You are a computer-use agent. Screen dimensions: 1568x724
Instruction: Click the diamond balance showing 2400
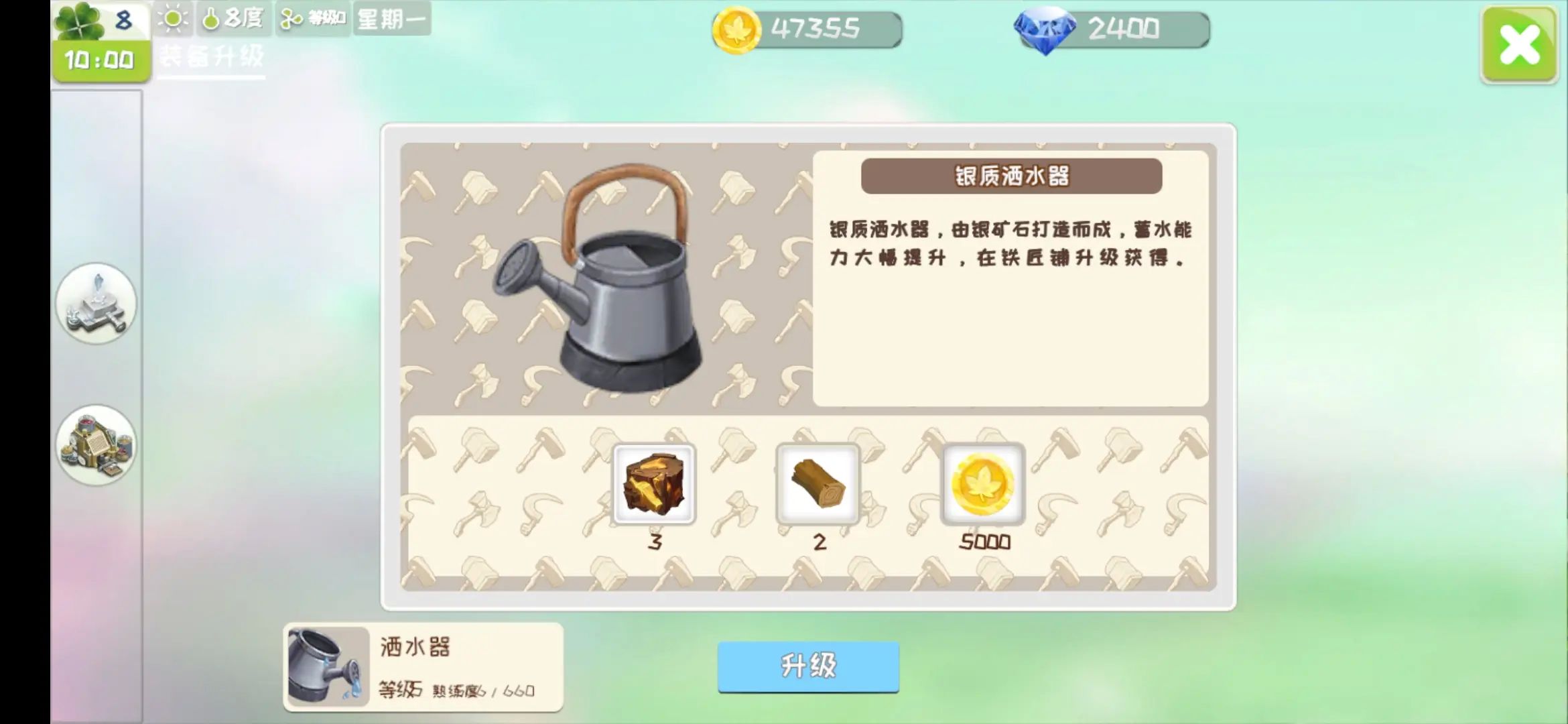point(1112,28)
